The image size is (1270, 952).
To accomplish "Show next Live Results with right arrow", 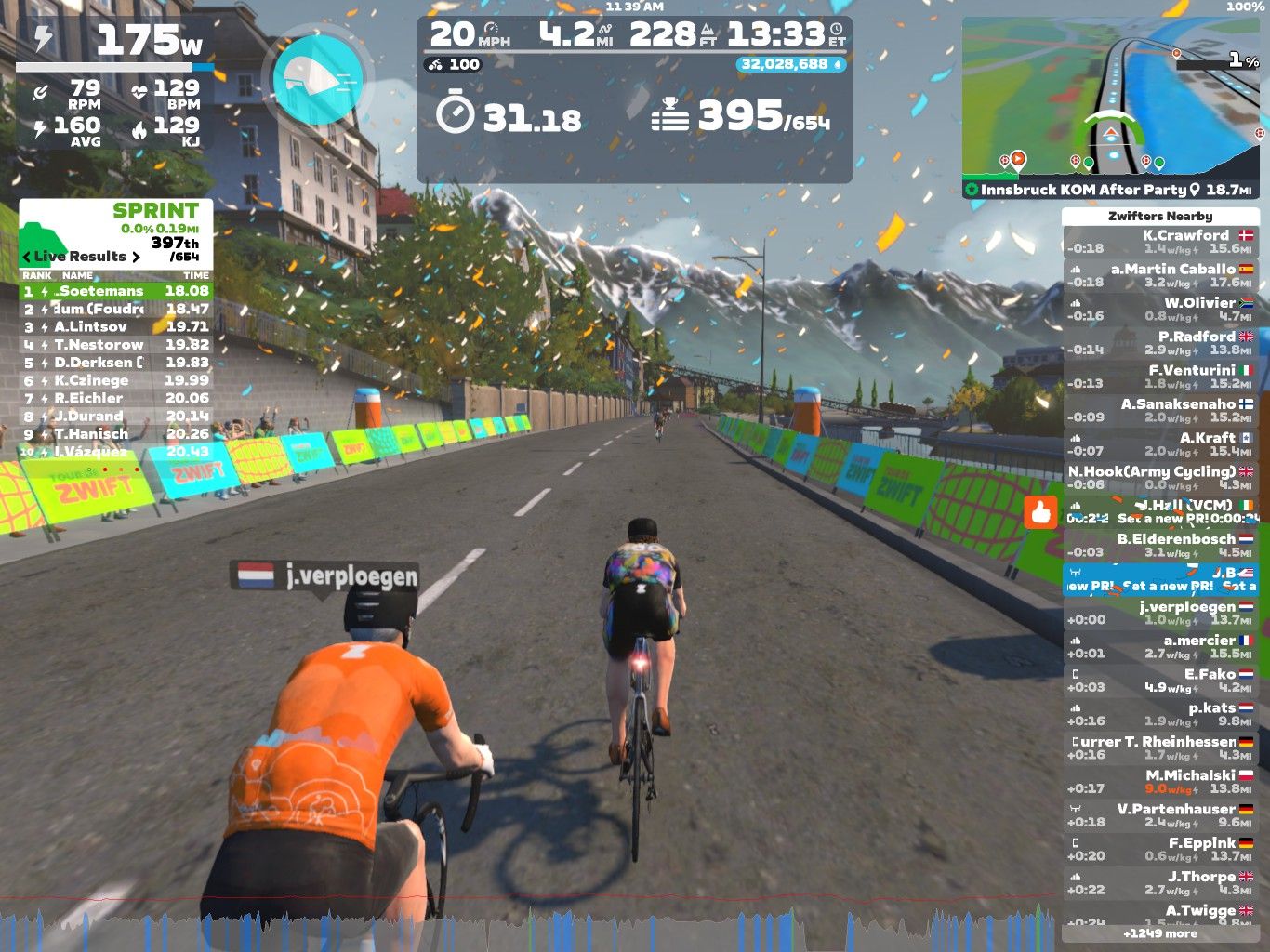I will 137,257.
